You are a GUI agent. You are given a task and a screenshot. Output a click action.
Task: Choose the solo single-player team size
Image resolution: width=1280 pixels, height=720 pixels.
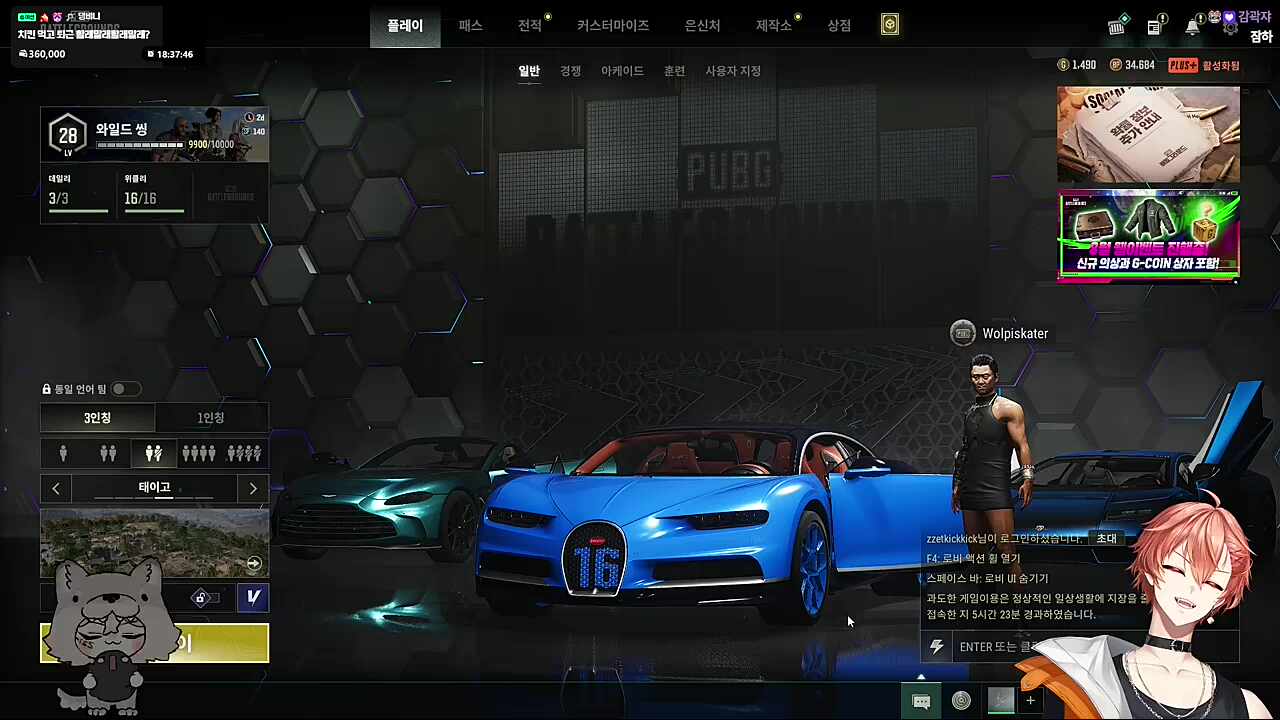[x=63, y=454]
